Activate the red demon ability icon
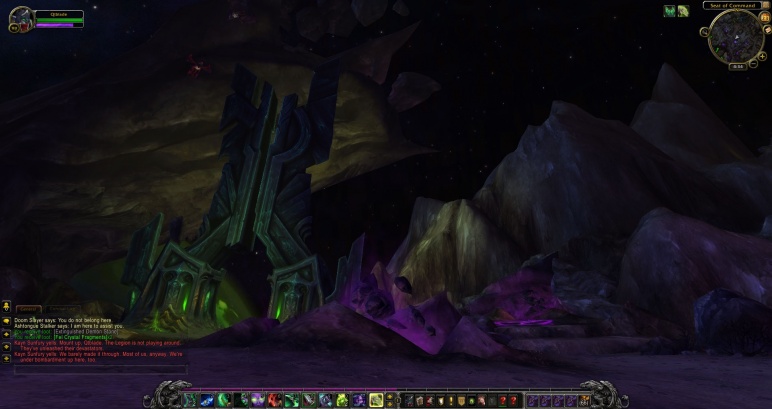Image resolution: width=772 pixels, height=409 pixels. (x=274, y=400)
